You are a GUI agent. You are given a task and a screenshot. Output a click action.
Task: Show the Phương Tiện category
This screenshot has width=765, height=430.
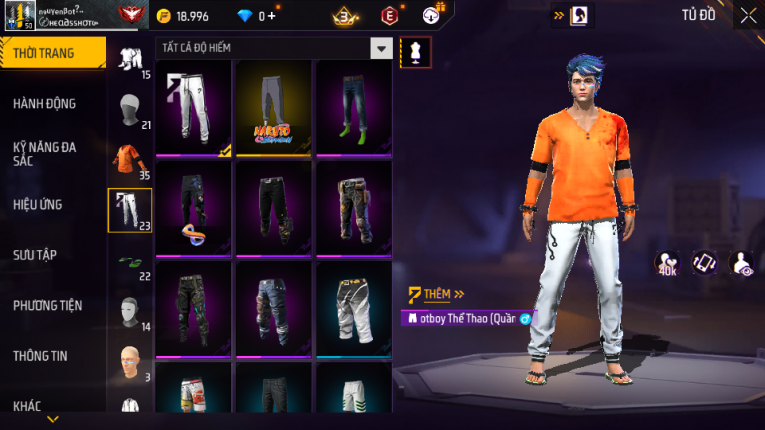click(x=48, y=305)
